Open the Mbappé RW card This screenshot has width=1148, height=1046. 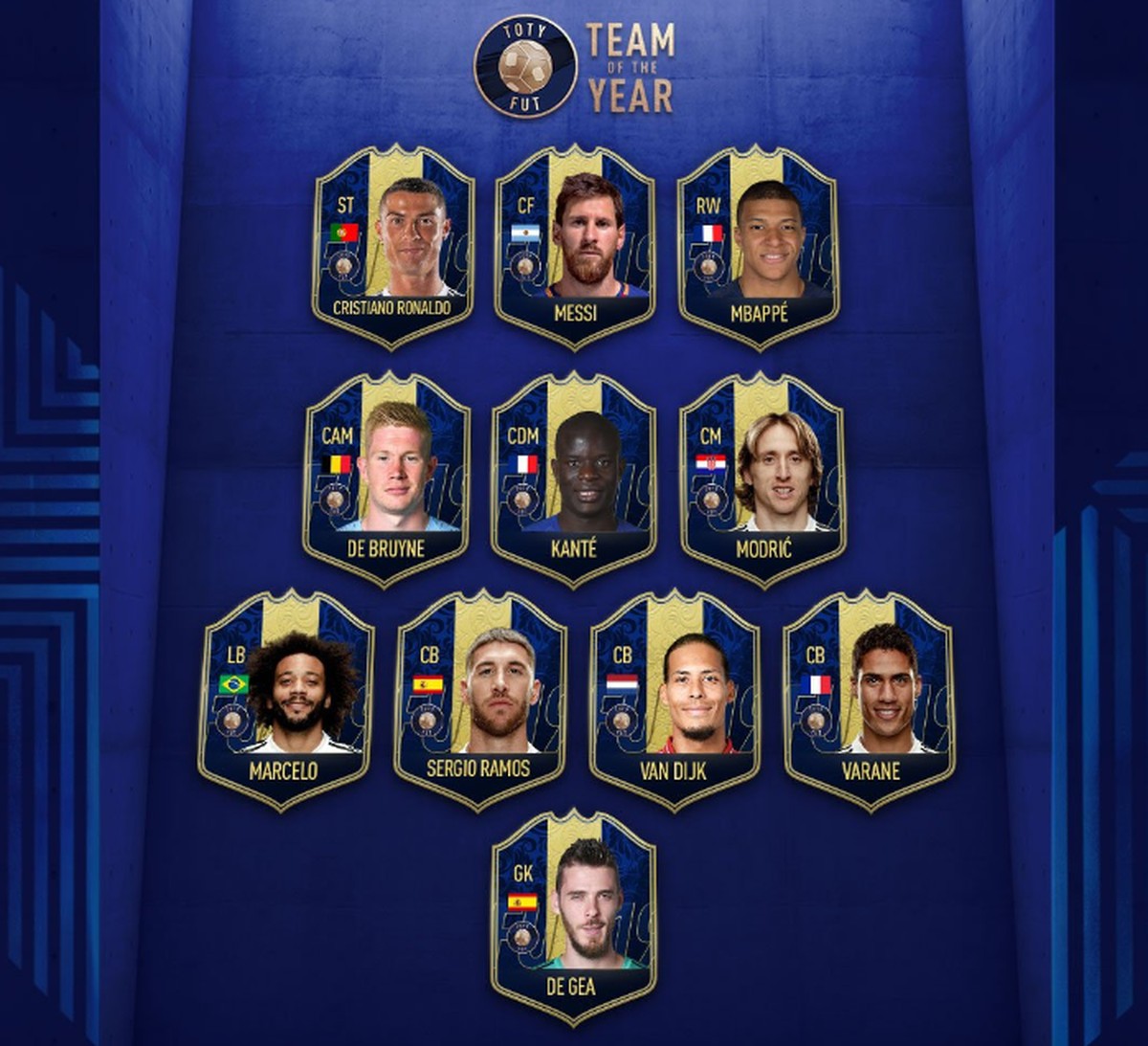(759, 246)
